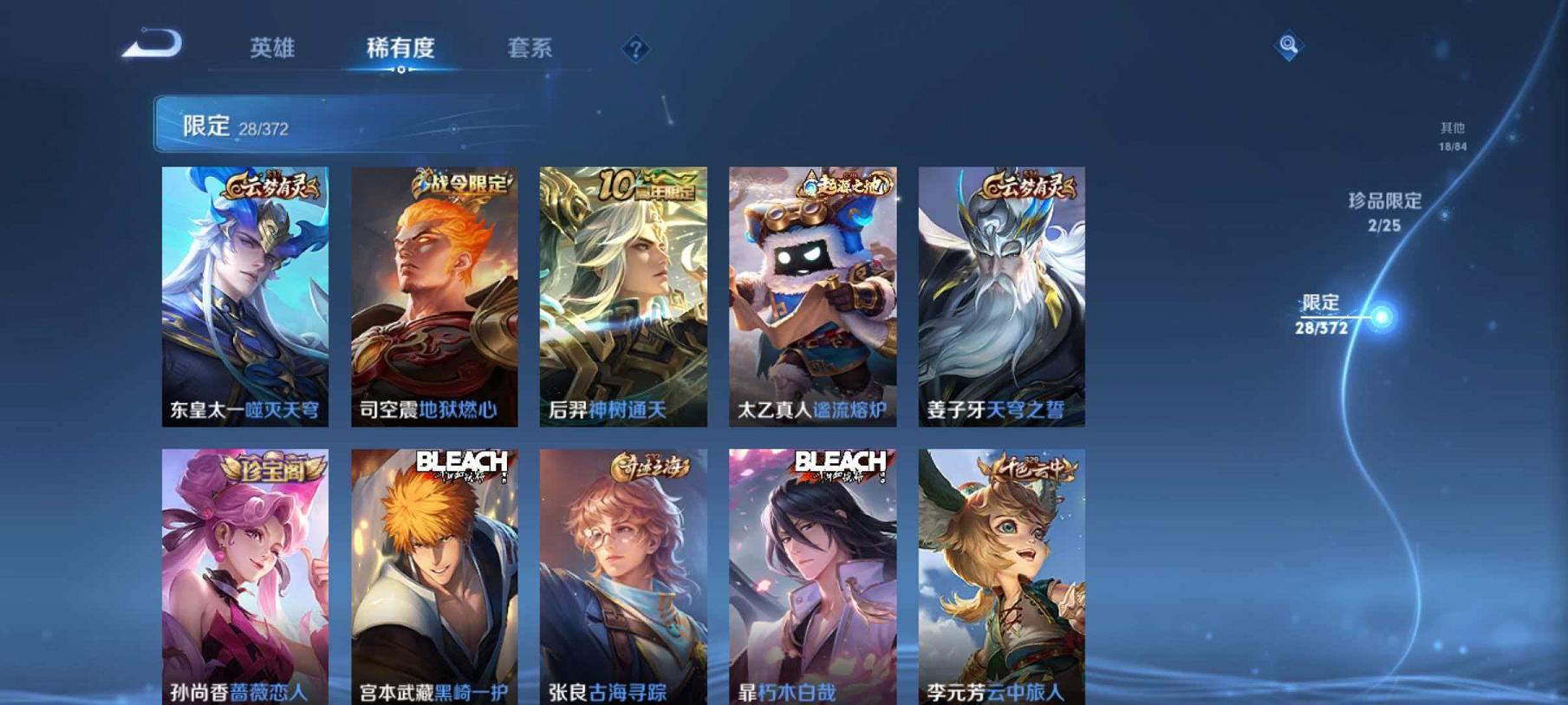Open the 司空震 地狱燃心 battle-pass skin
Image resolution: width=1568 pixels, height=705 pixels.
pyautogui.click(x=433, y=299)
